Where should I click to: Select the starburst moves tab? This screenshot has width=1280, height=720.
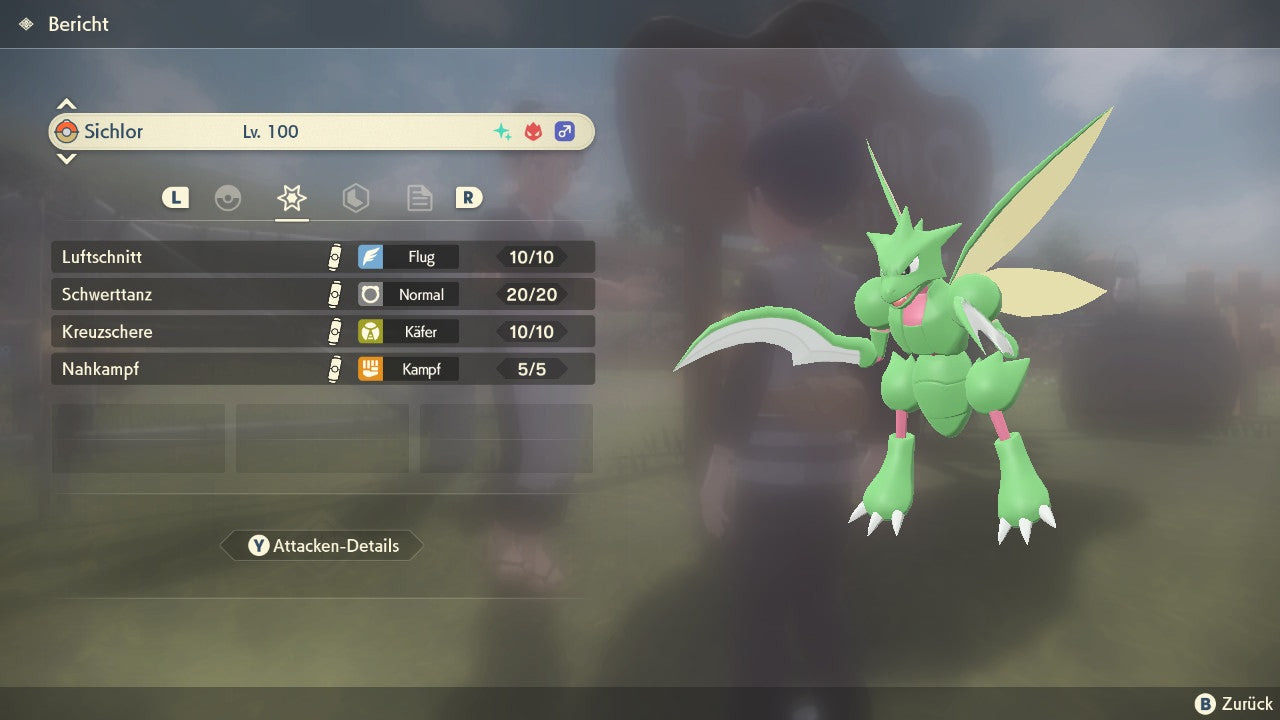click(x=291, y=198)
